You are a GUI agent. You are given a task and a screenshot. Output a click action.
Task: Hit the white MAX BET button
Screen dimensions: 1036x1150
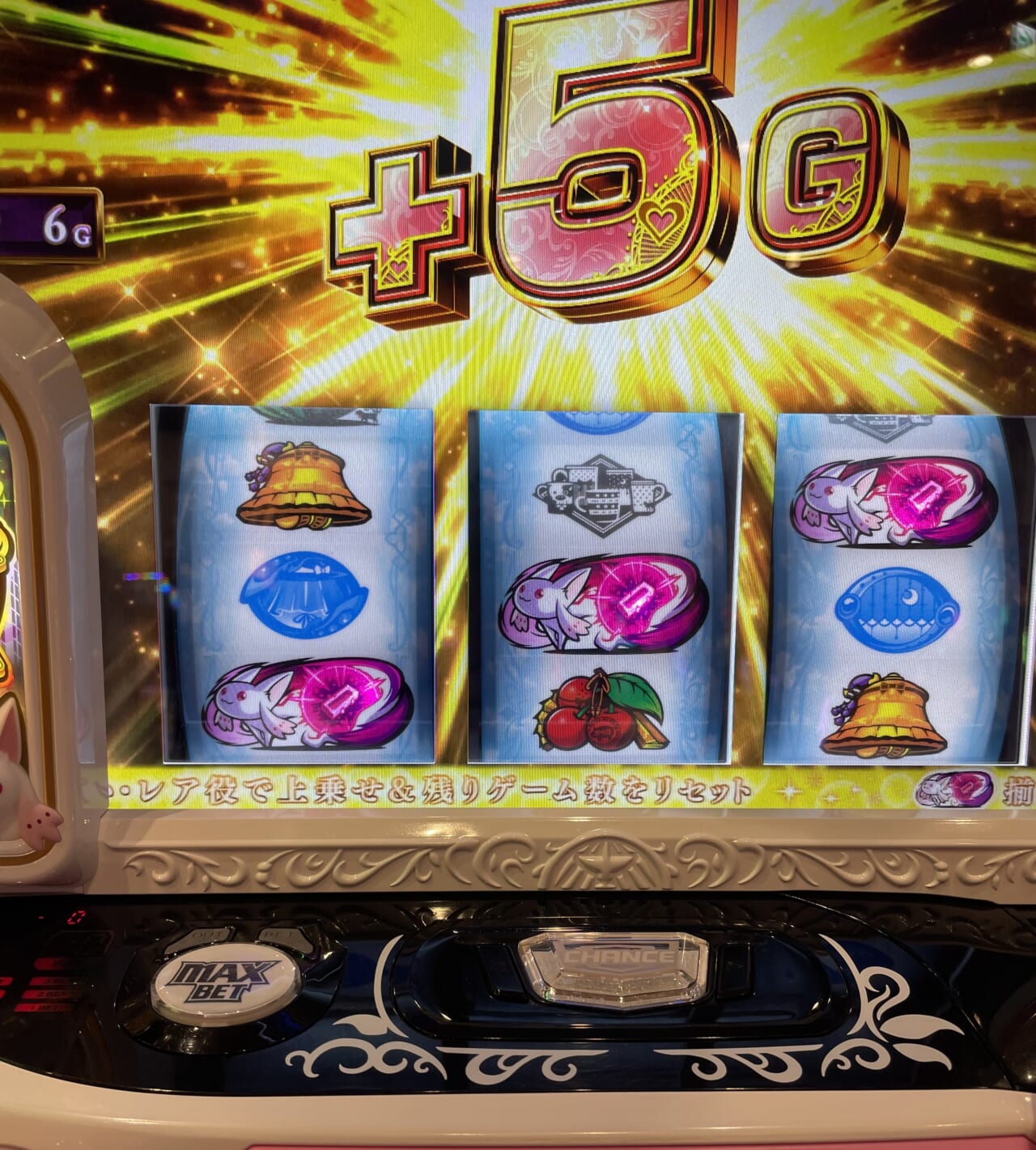pos(225,979)
